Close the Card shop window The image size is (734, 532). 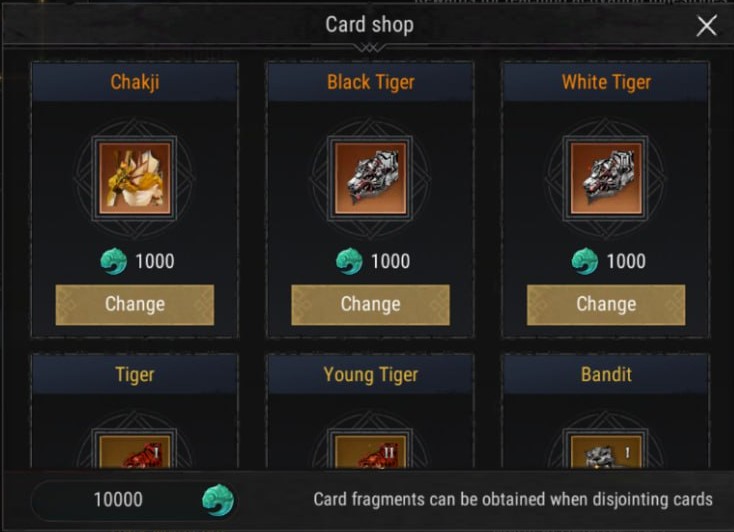(706, 26)
